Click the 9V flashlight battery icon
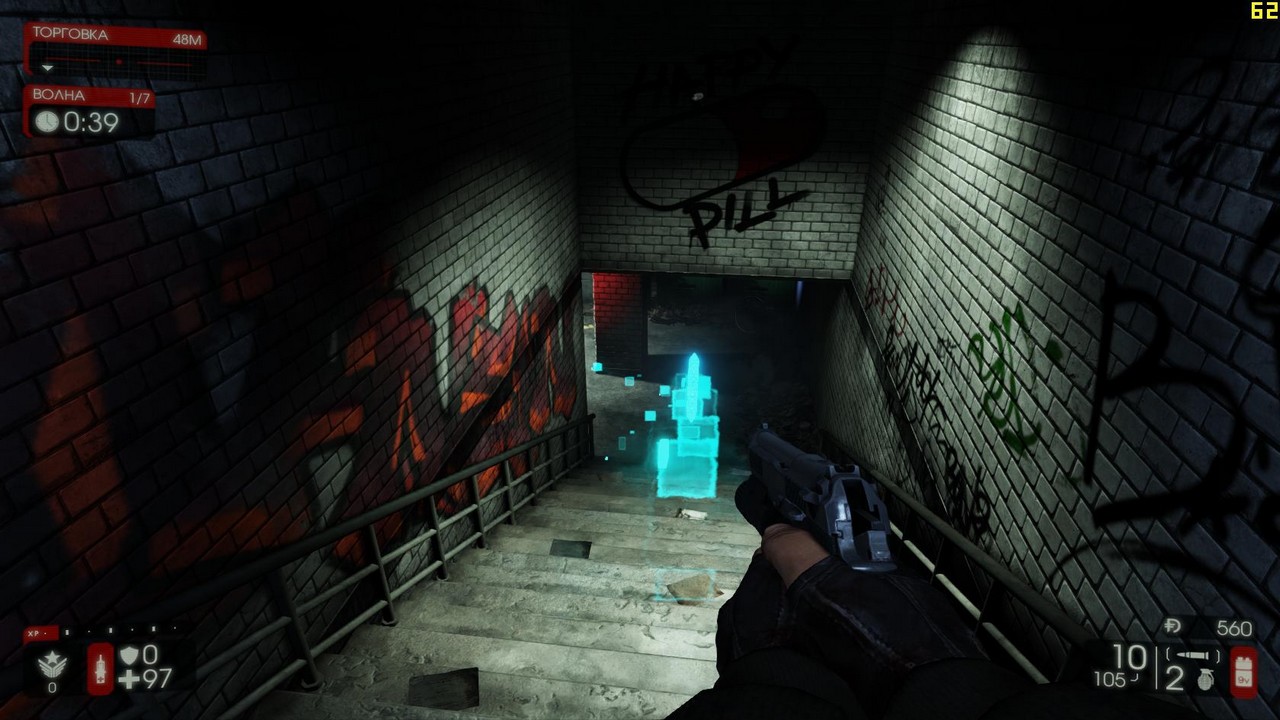The width and height of the screenshot is (1280, 720). (x=1246, y=672)
